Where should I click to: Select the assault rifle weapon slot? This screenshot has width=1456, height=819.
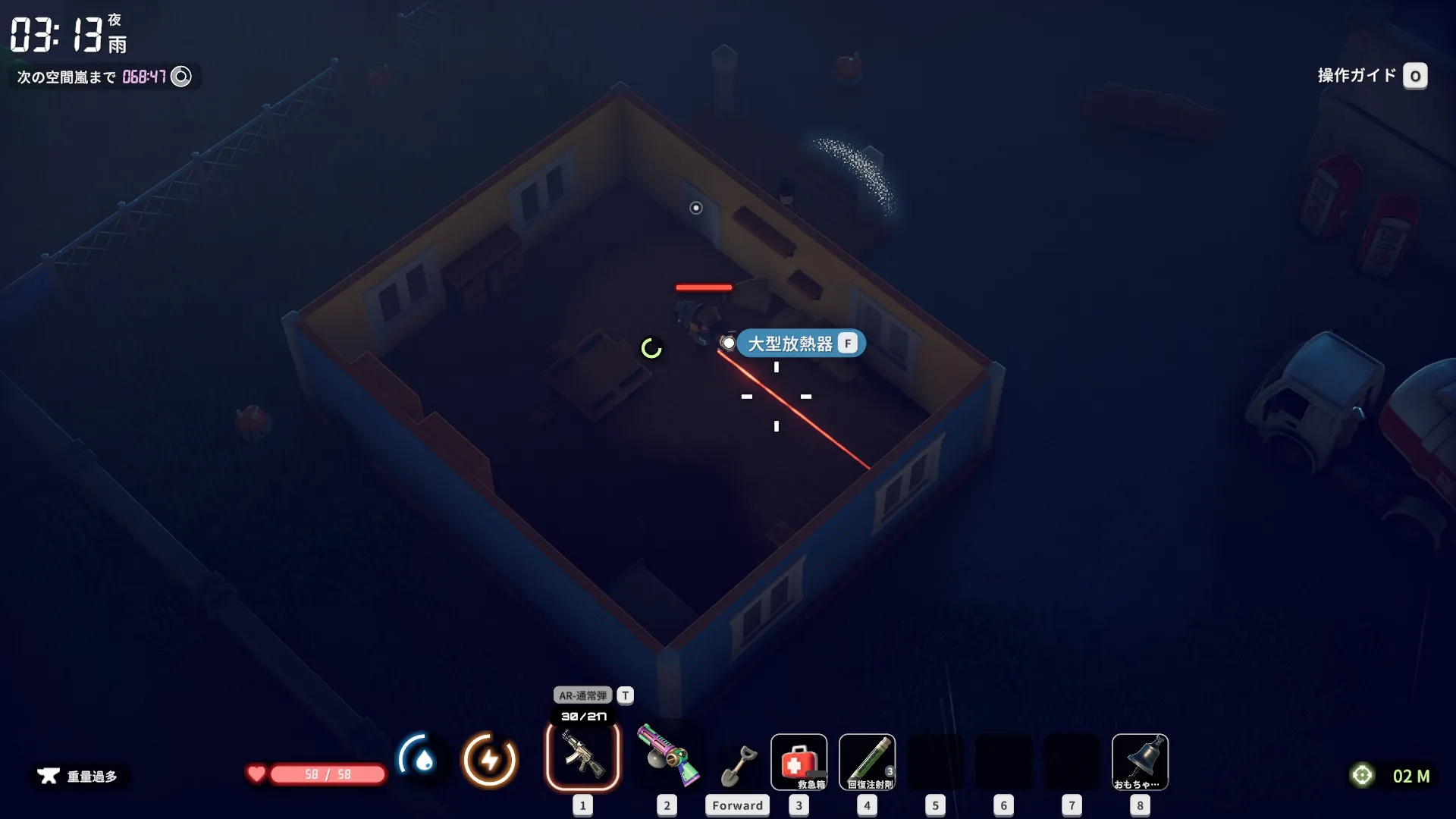pyautogui.click(x=582, y=756)
